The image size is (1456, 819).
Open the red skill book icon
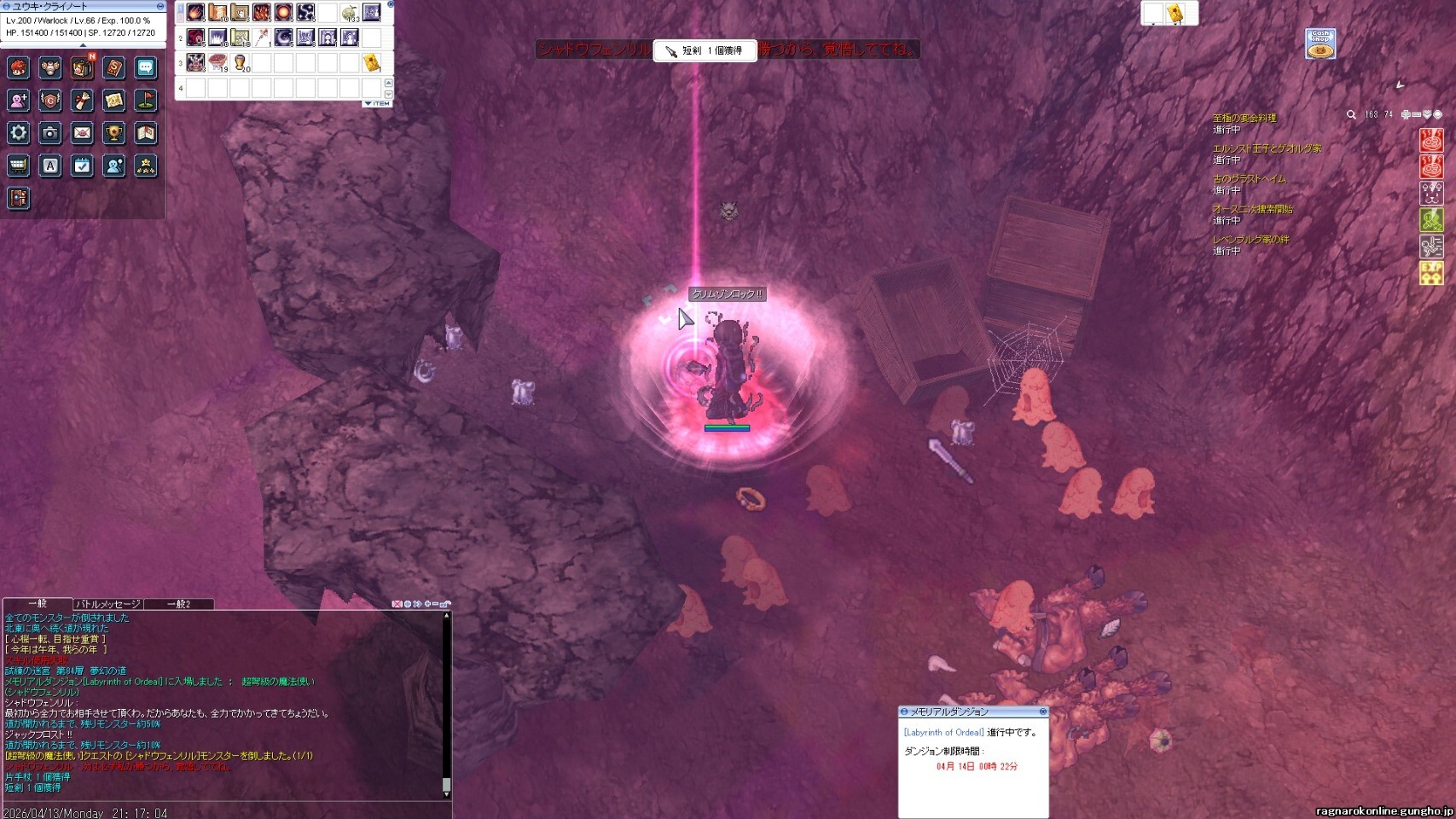113,68
